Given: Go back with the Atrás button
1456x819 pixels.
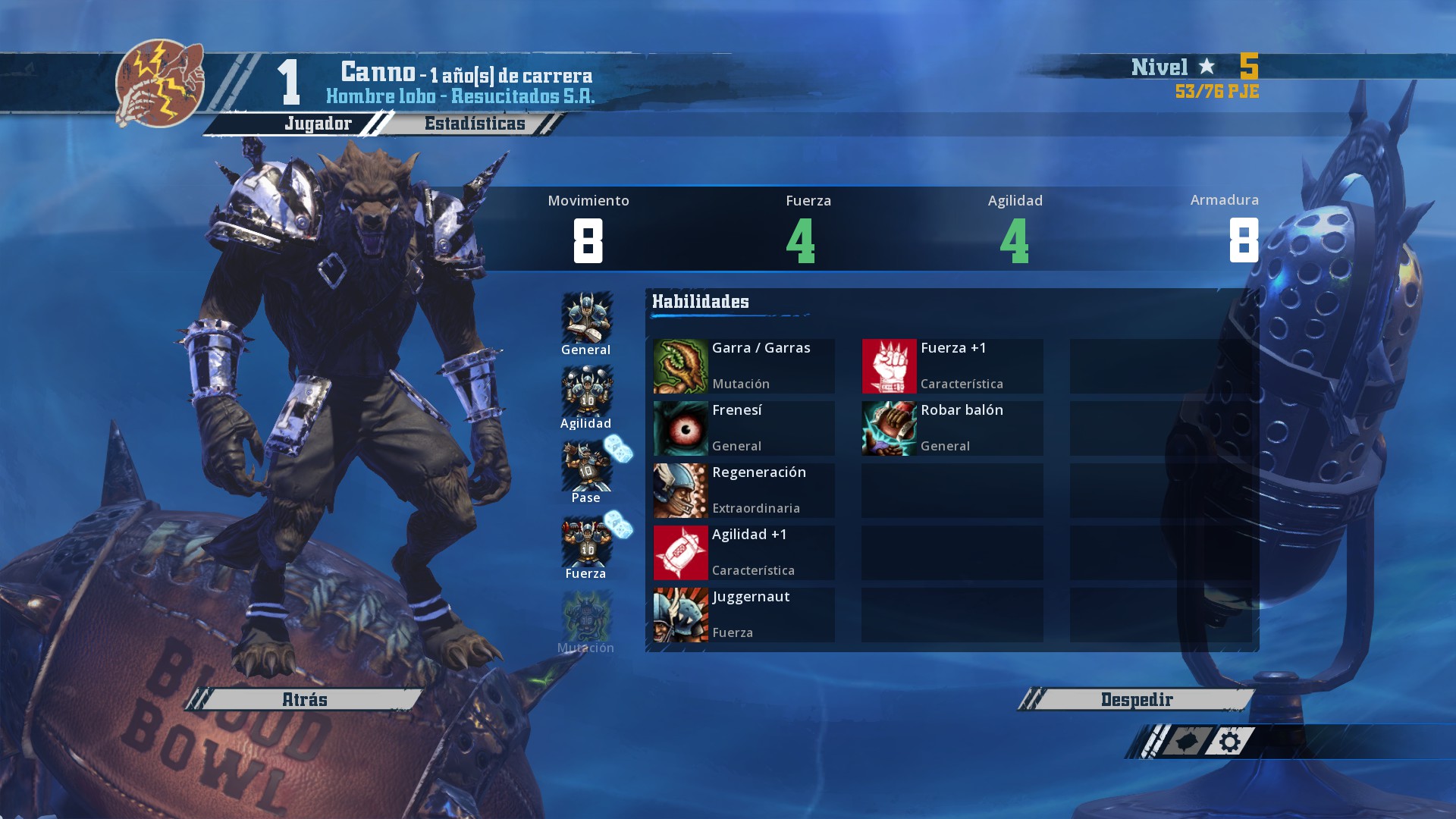Looking at the screenshot, I should click(305, 699).
